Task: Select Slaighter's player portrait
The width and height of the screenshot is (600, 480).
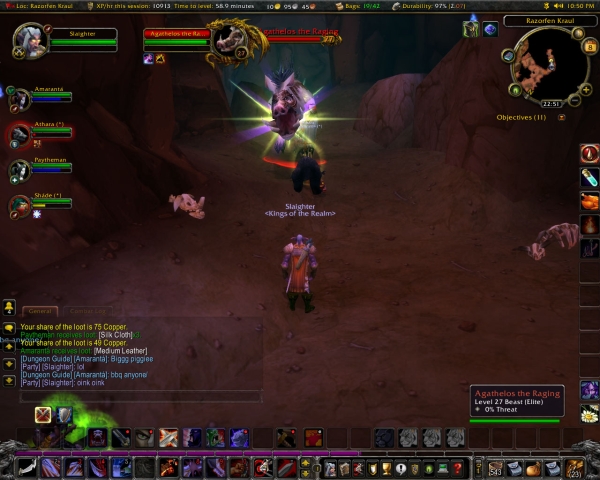Action: point(30,40)
